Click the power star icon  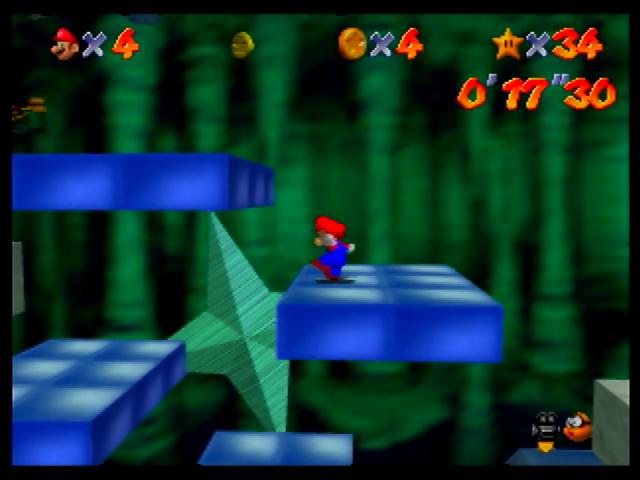click(x=507, y=43)
